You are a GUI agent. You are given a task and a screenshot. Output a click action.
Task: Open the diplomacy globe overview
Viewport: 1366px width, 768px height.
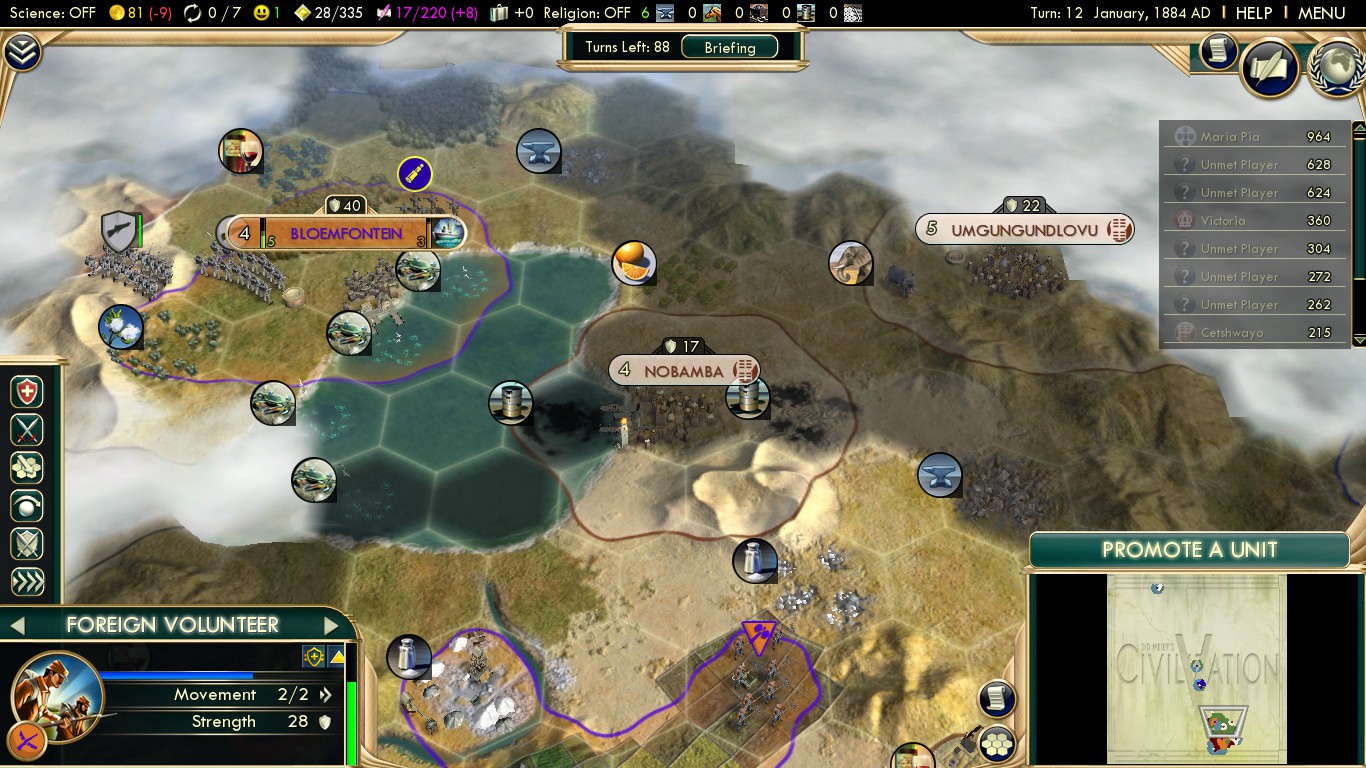pyautogui.click(x=1337, y=68)
